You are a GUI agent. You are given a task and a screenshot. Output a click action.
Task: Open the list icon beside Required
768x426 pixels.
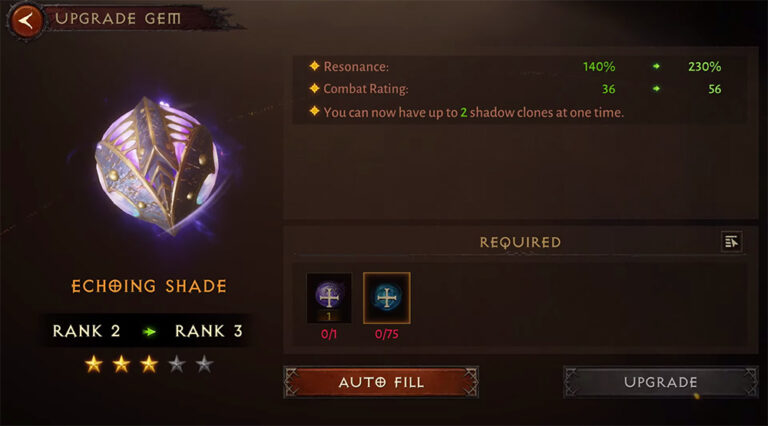pyautogui.click(x=731, y=241)
